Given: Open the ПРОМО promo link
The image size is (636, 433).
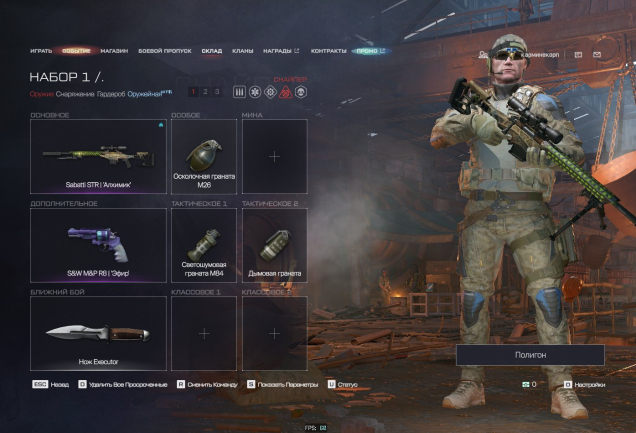Looking at the screenshot, I should click(369, 50).
